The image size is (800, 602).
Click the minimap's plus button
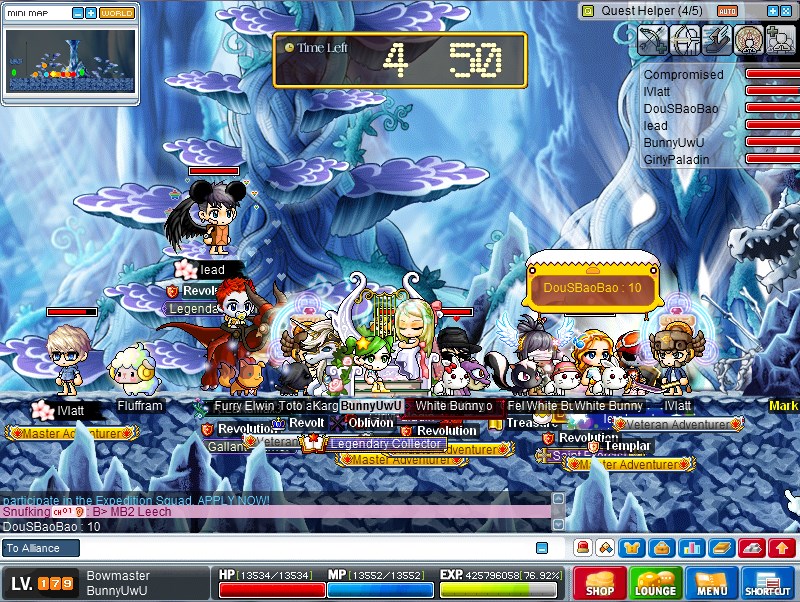[x=91, y=13]
